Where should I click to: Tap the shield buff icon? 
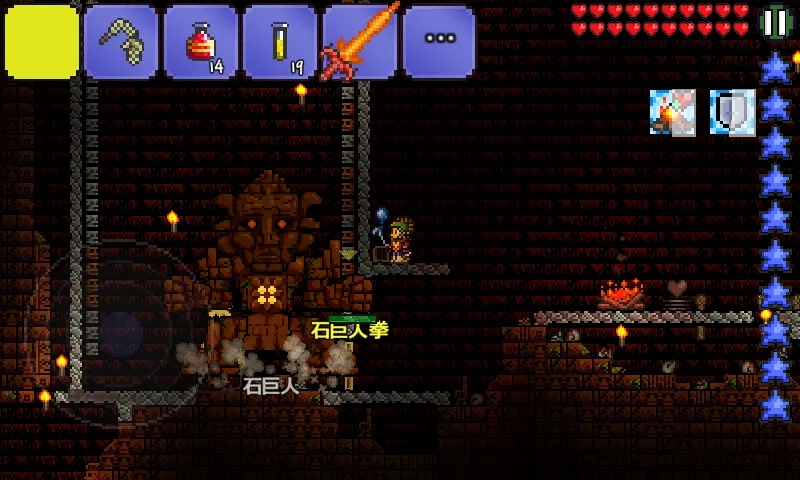click(x=733, y=111)
